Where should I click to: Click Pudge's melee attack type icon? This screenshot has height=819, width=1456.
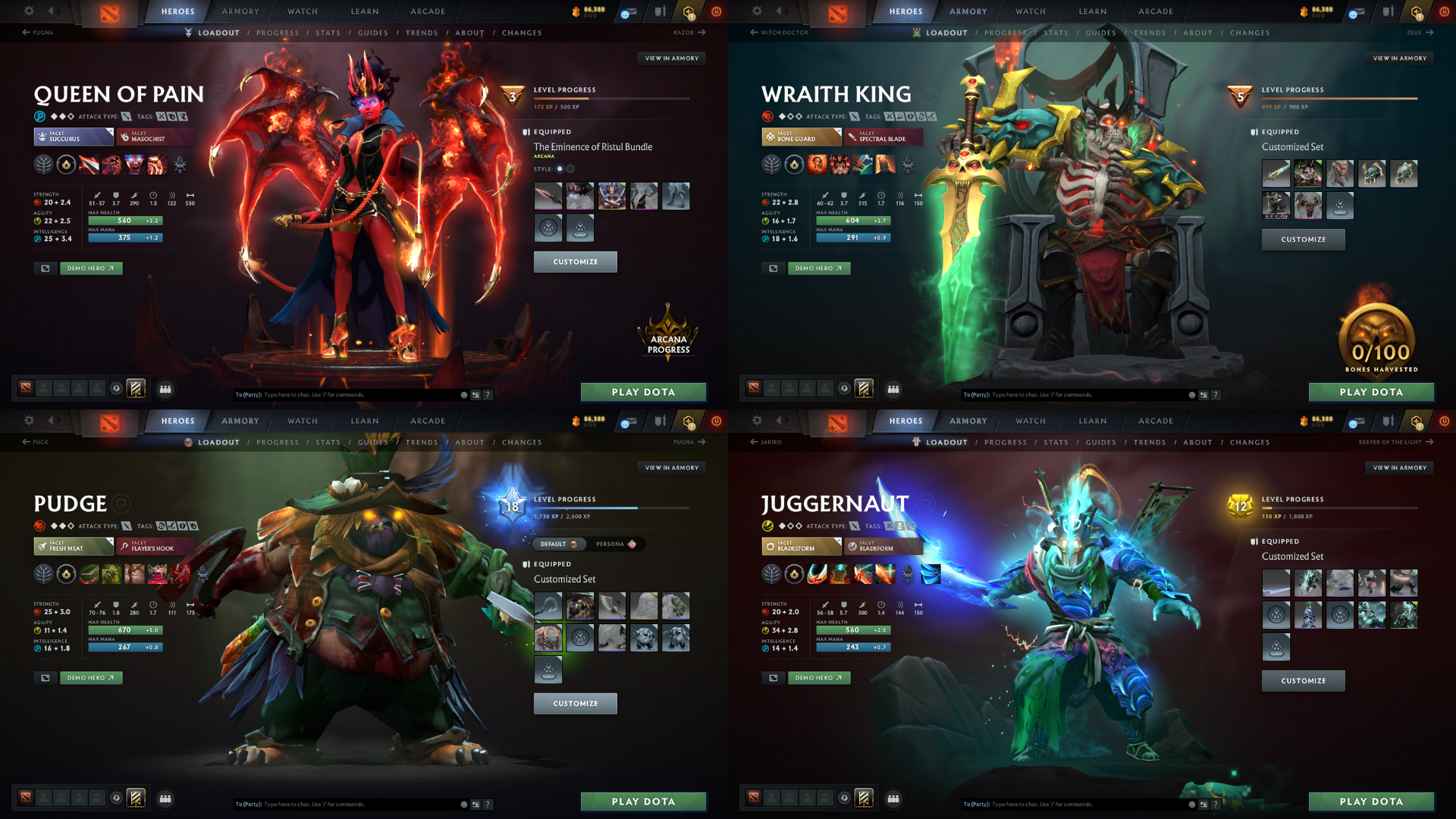[x=126, y=525]
